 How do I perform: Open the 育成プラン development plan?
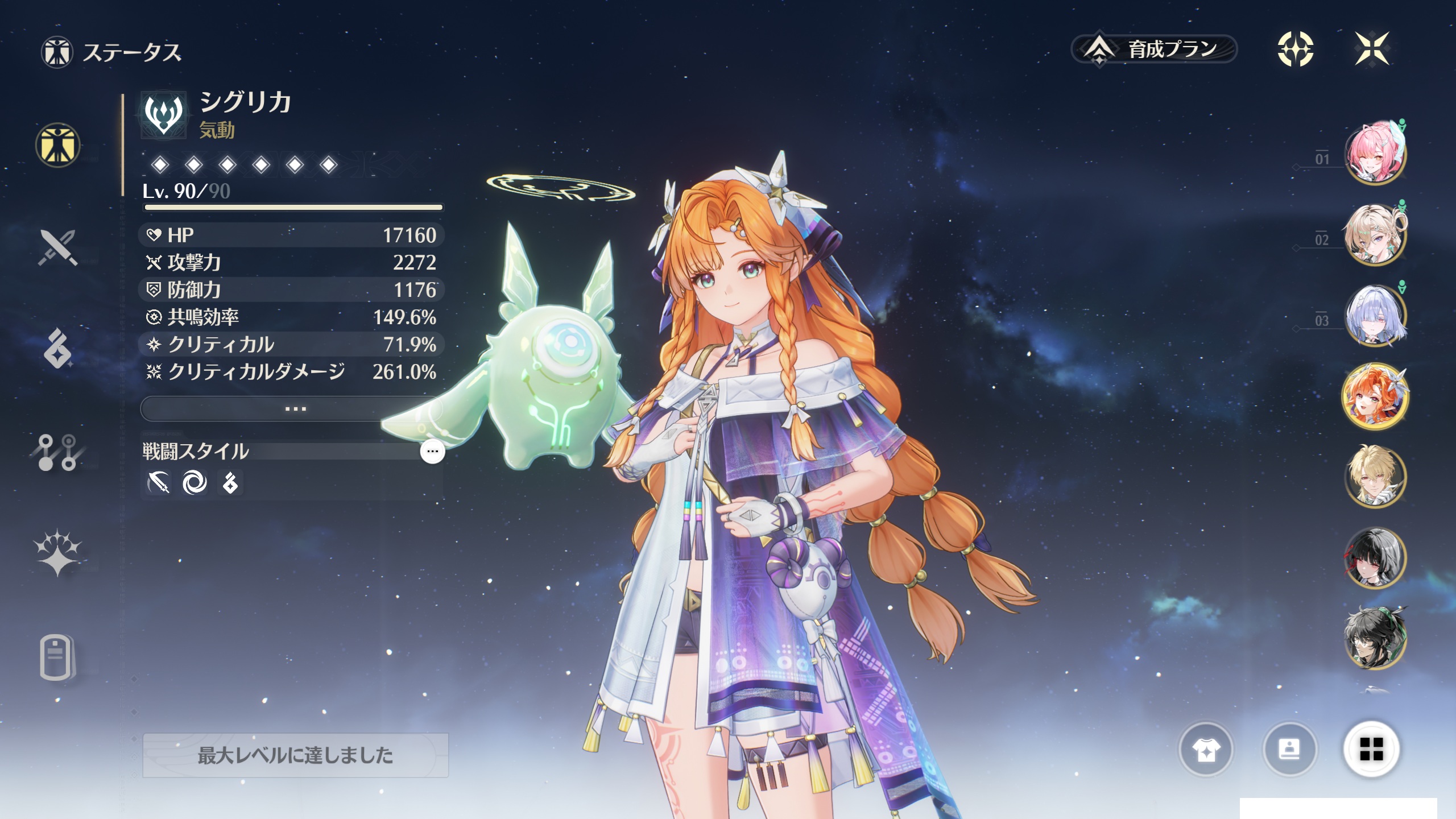[1155, 49]
